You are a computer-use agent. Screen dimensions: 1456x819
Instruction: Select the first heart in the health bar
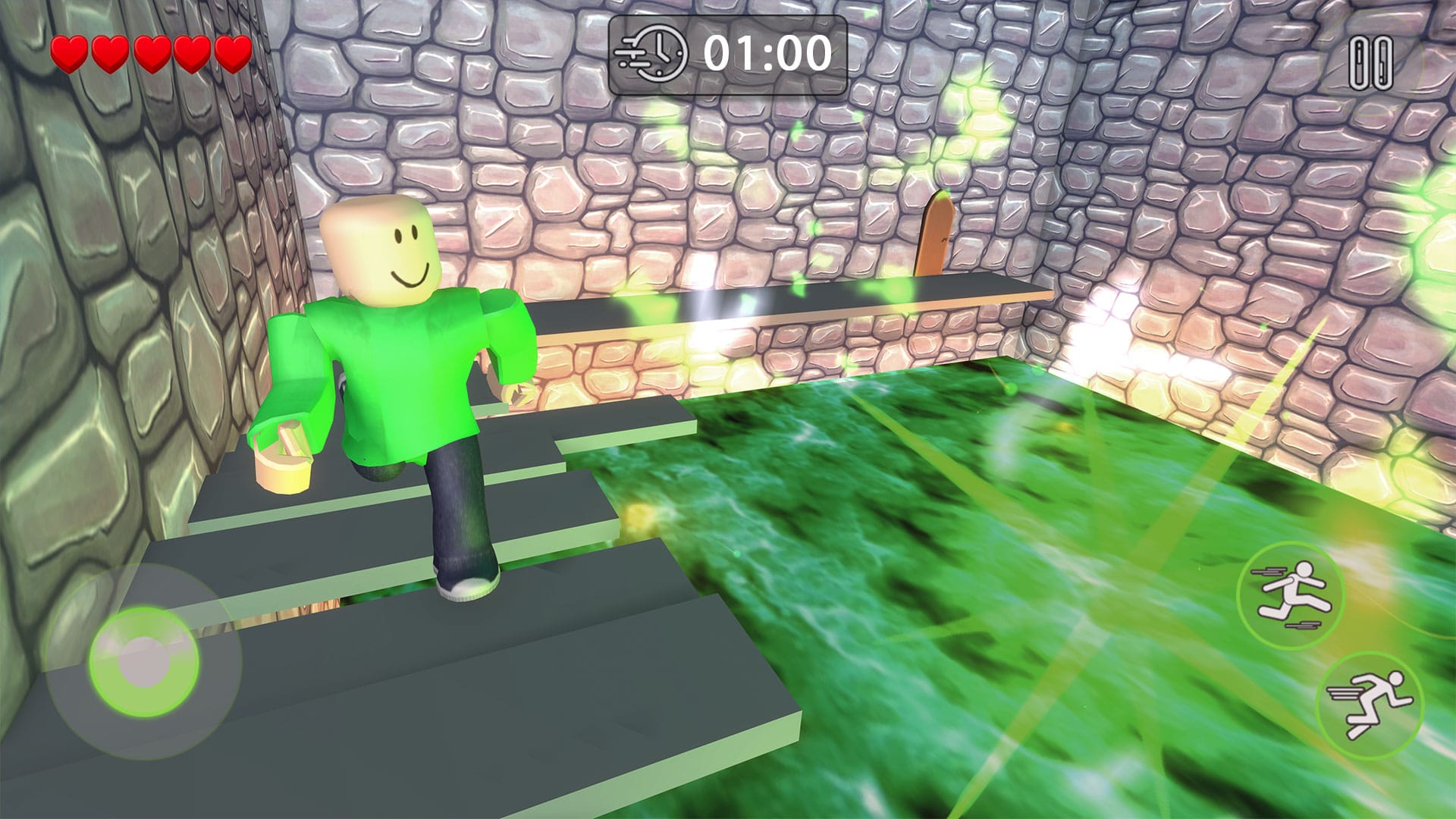(x=71, y=55)
